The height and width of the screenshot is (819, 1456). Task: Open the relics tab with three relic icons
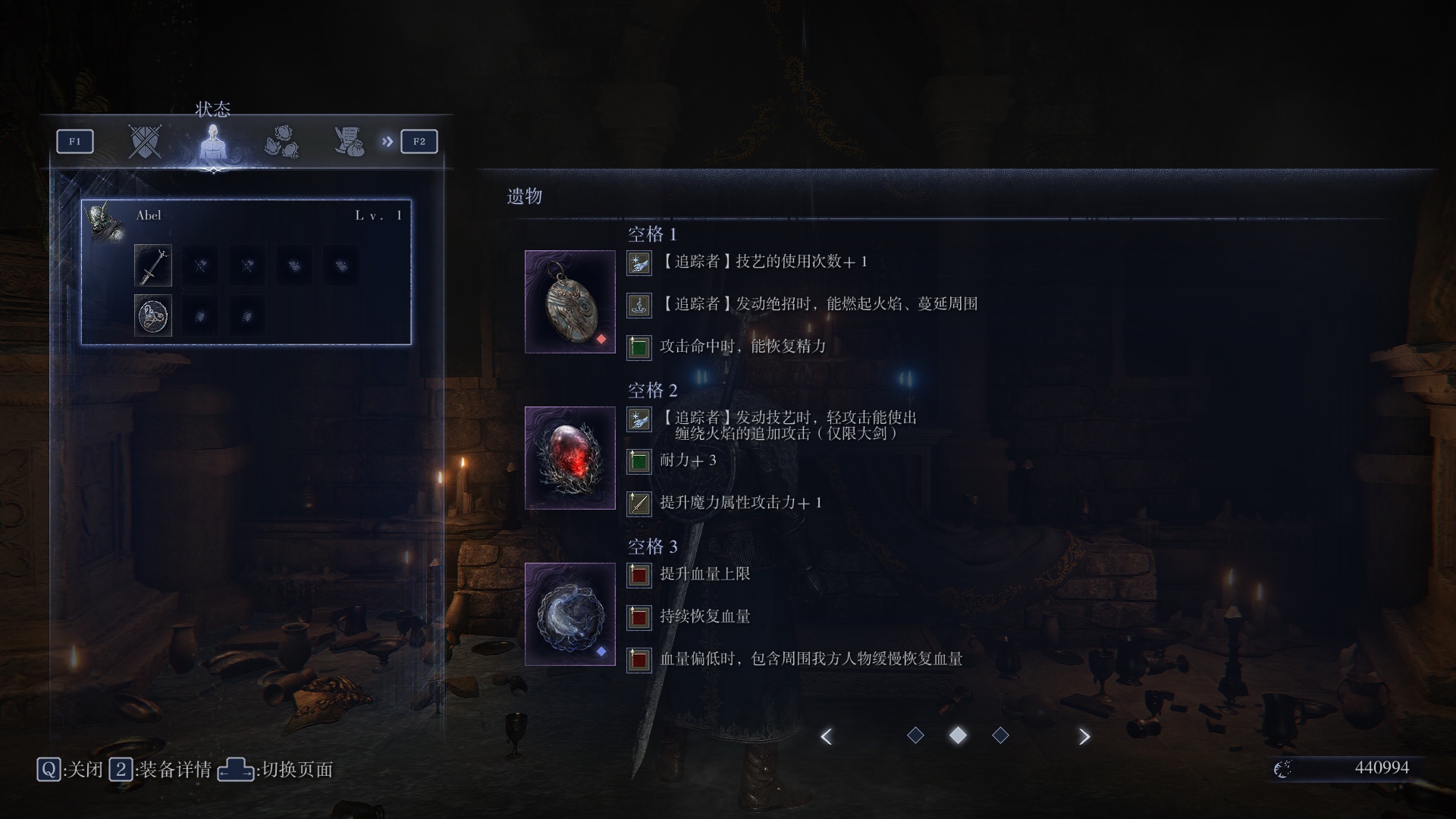[282, 143]
